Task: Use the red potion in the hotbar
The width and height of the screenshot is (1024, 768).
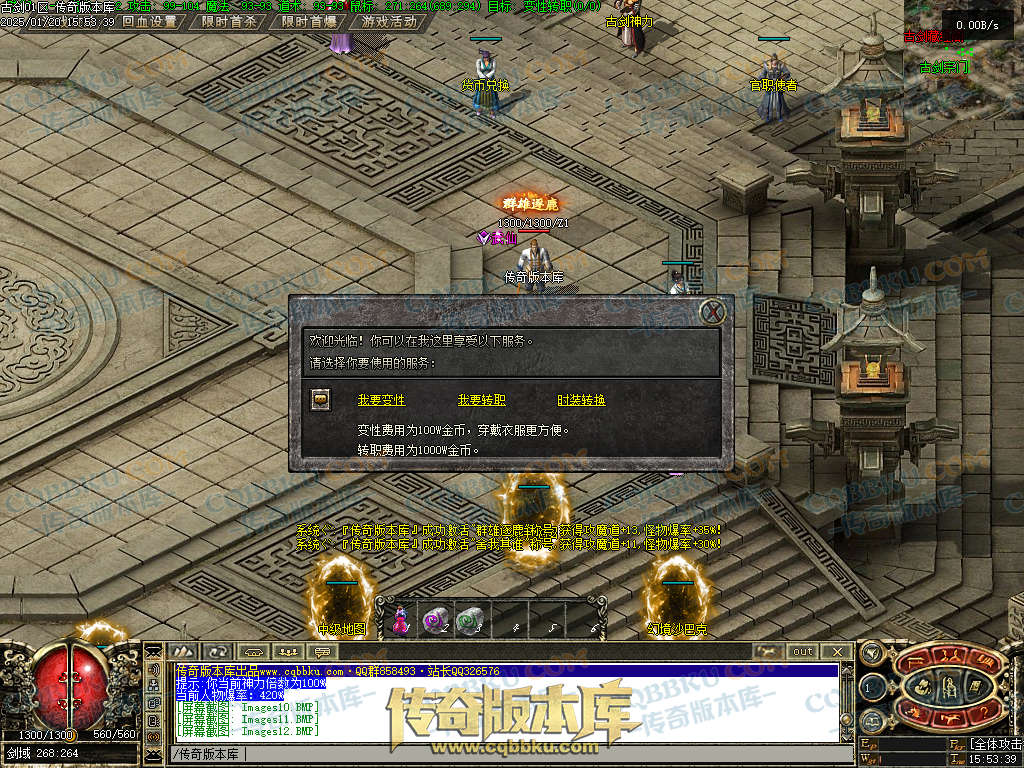Action: pos(400,621)
